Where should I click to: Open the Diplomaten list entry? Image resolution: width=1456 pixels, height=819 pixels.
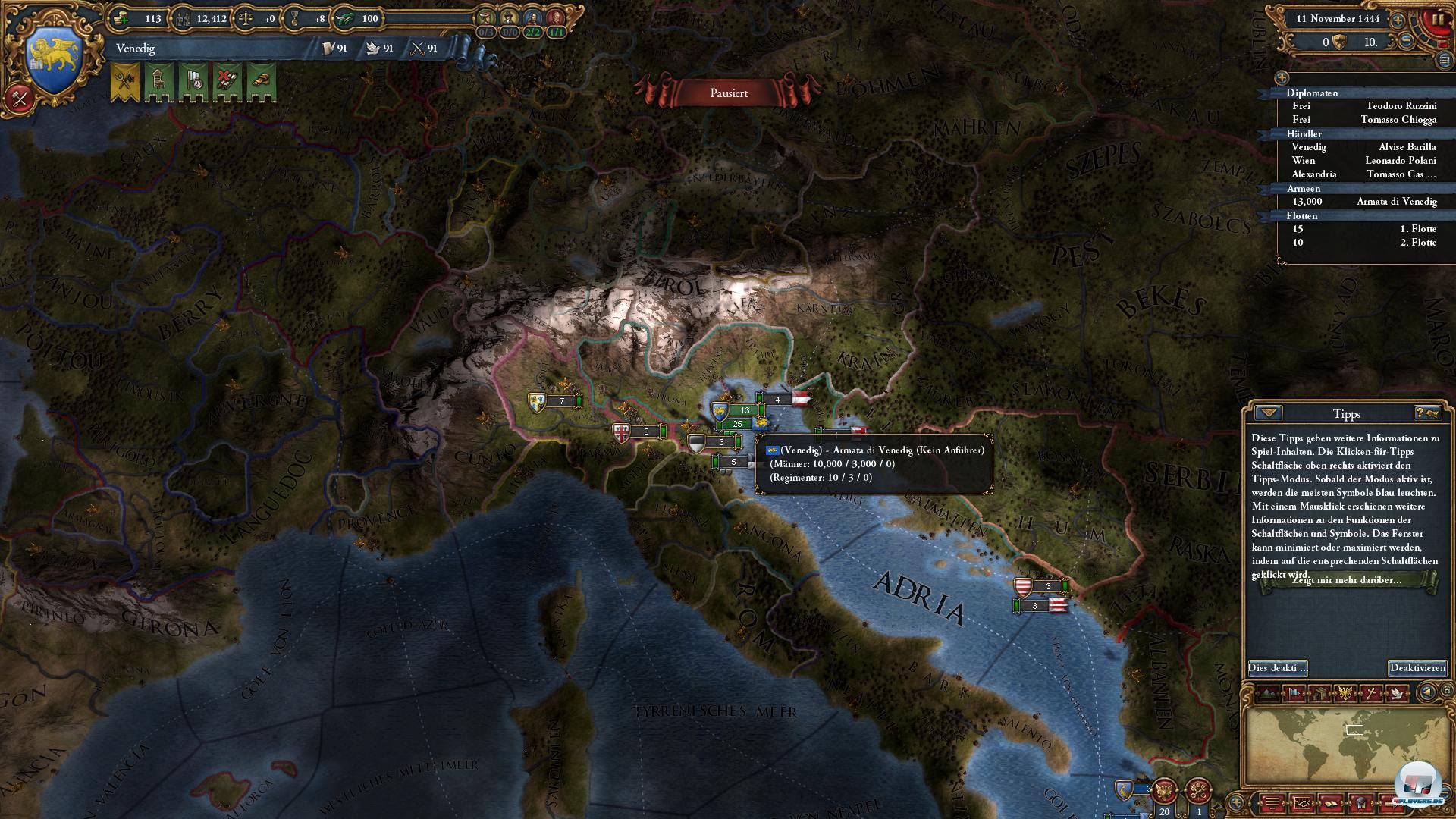[1307, 93]
